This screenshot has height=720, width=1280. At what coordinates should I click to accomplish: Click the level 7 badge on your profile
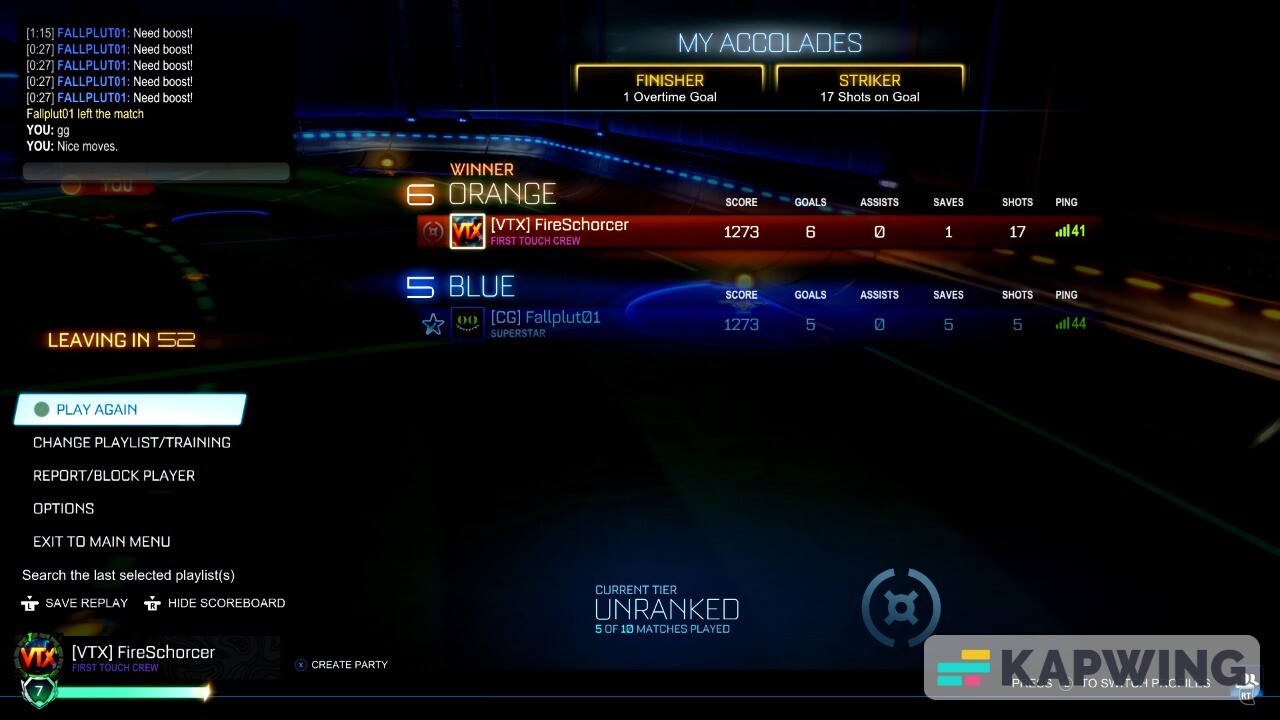[38, 690]
